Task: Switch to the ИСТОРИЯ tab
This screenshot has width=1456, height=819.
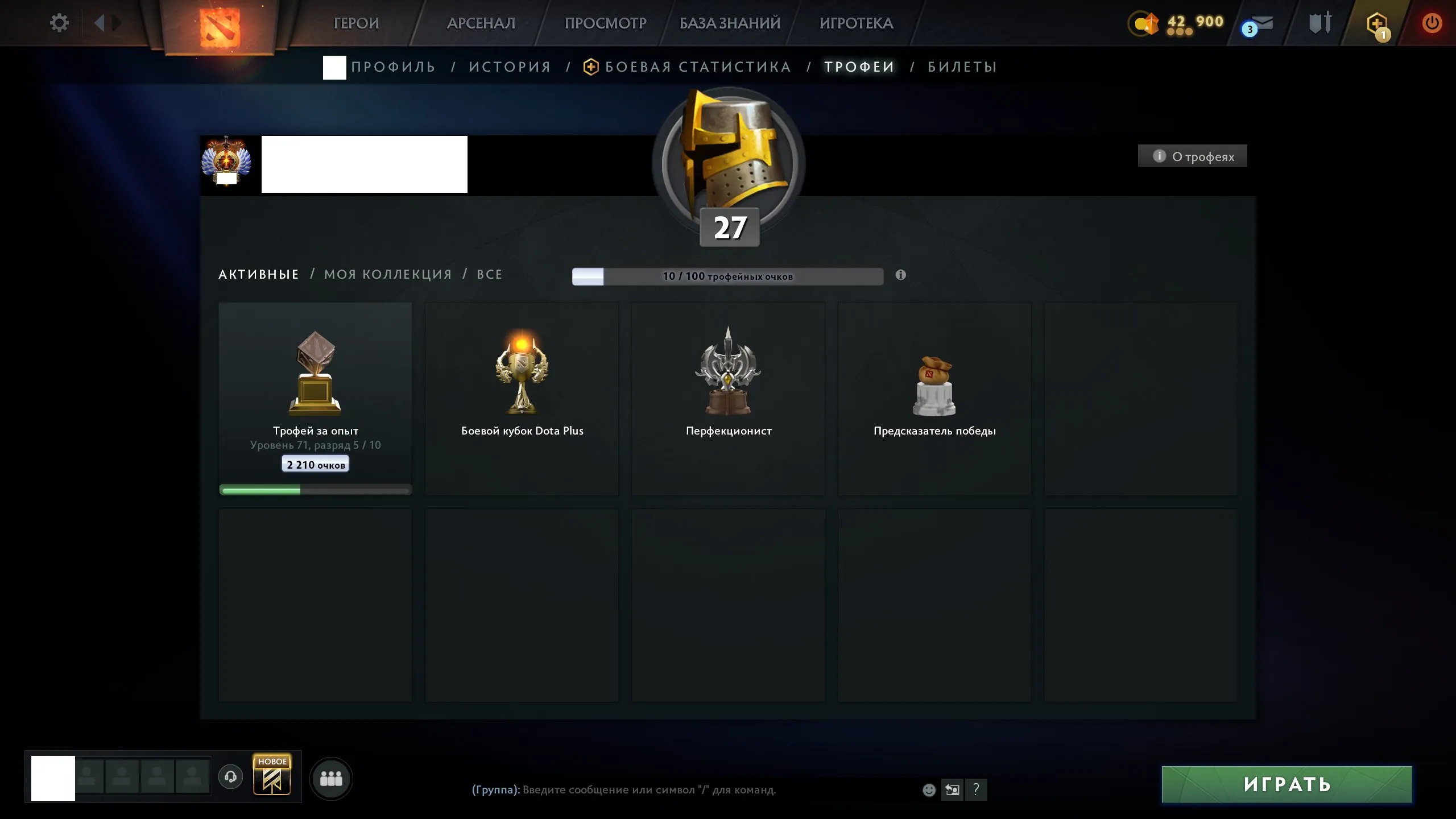Action: pyautogui.click(x=510, y=67)
